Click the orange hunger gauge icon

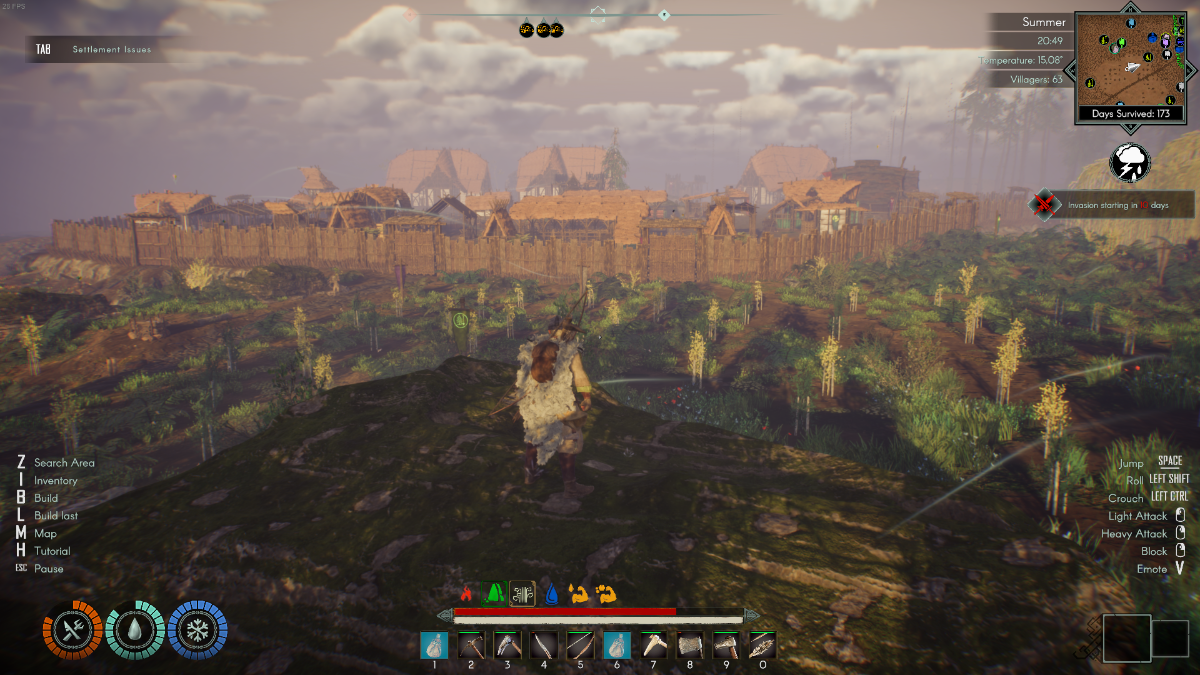pyautogui.click(x=72, y=631)
